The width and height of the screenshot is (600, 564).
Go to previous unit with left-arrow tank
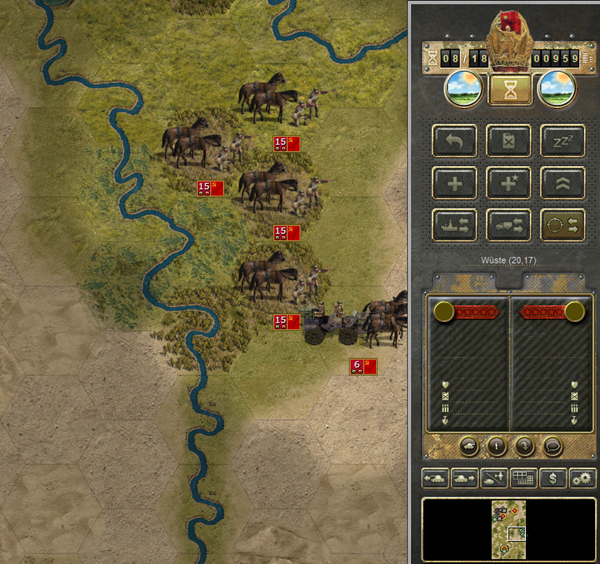point(436,478)
